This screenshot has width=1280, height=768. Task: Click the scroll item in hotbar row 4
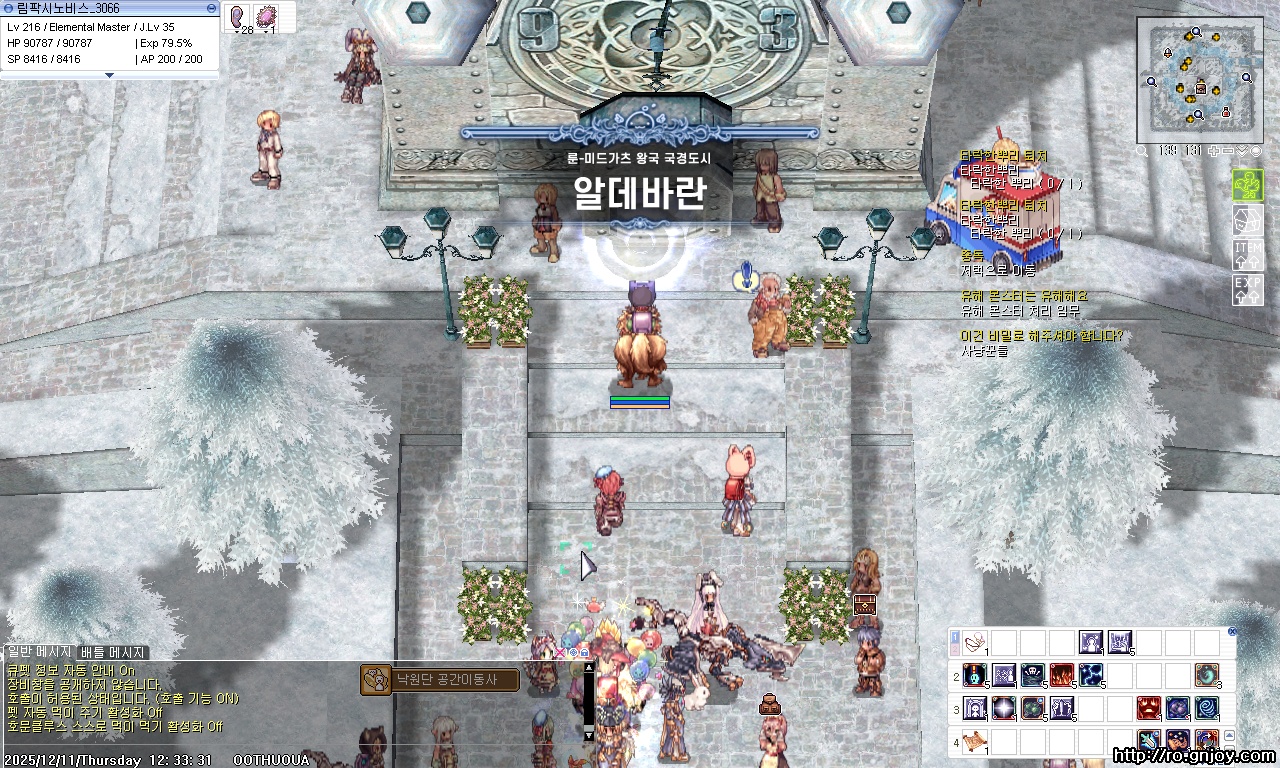[x=974, y=742]
